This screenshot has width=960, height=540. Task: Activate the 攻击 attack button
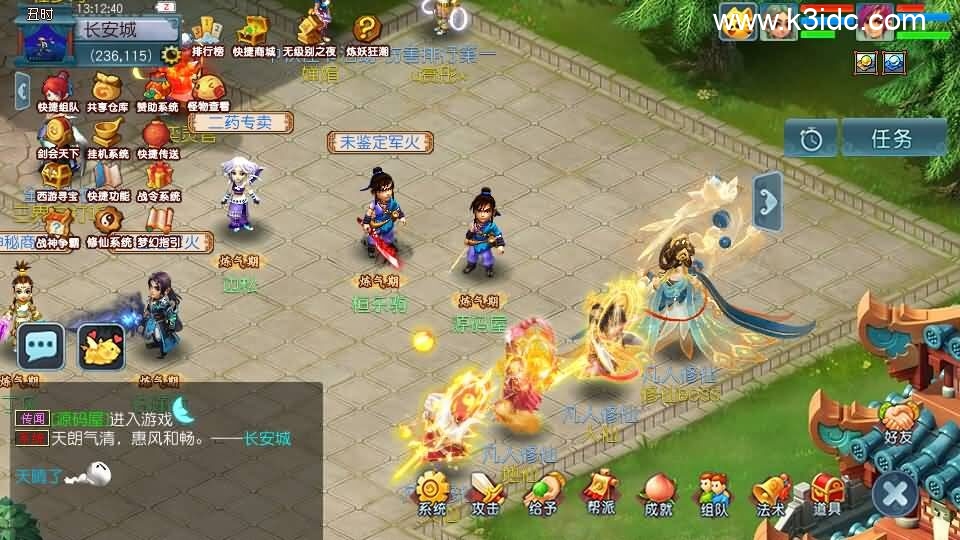click(487, 490)
